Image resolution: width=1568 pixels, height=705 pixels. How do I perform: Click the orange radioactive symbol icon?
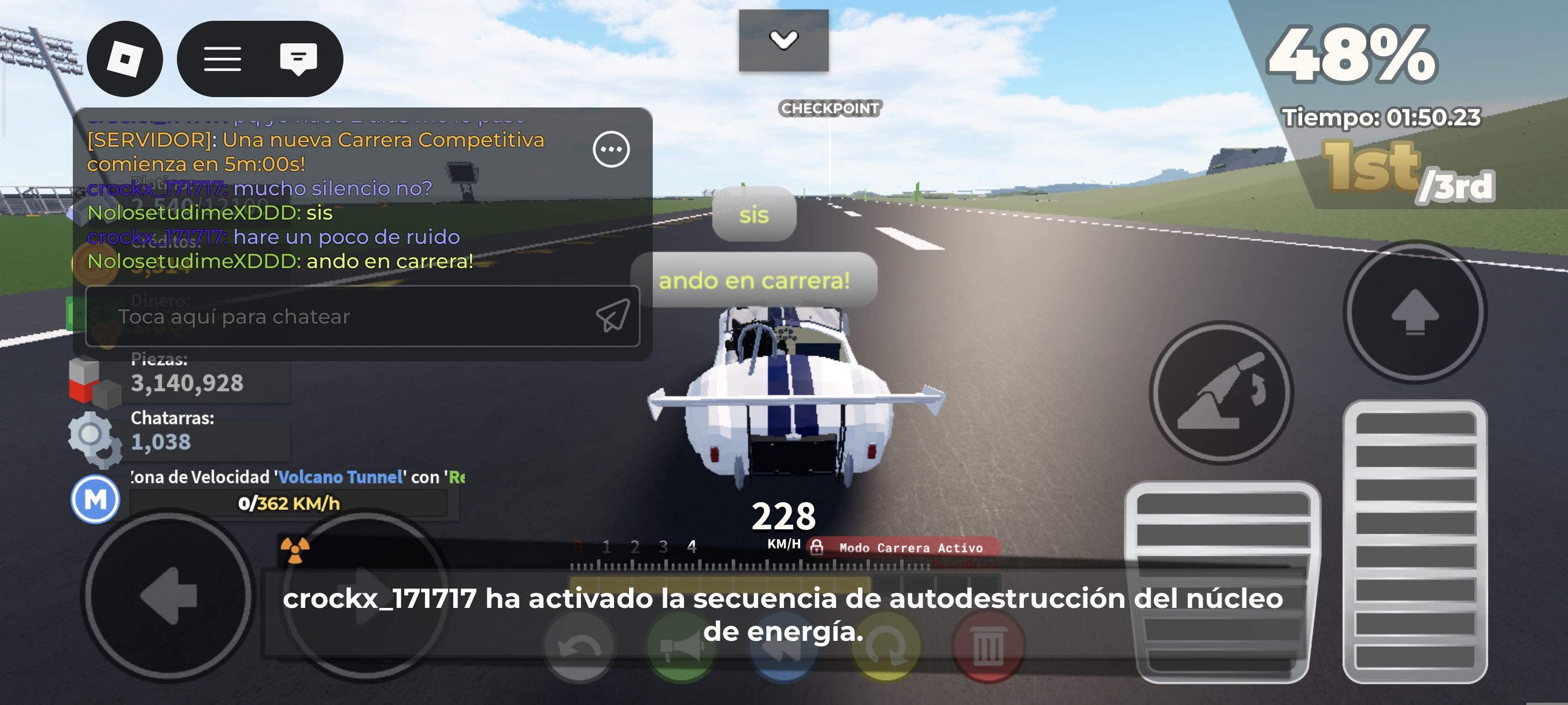coord(295,550)
